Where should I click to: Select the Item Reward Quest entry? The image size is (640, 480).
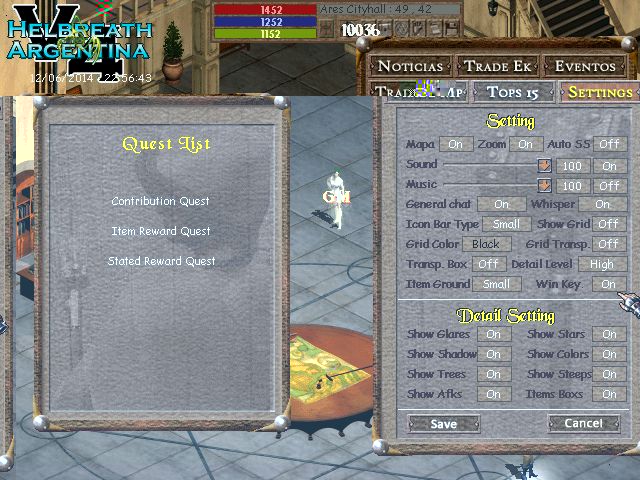click(x=161, y=231)
